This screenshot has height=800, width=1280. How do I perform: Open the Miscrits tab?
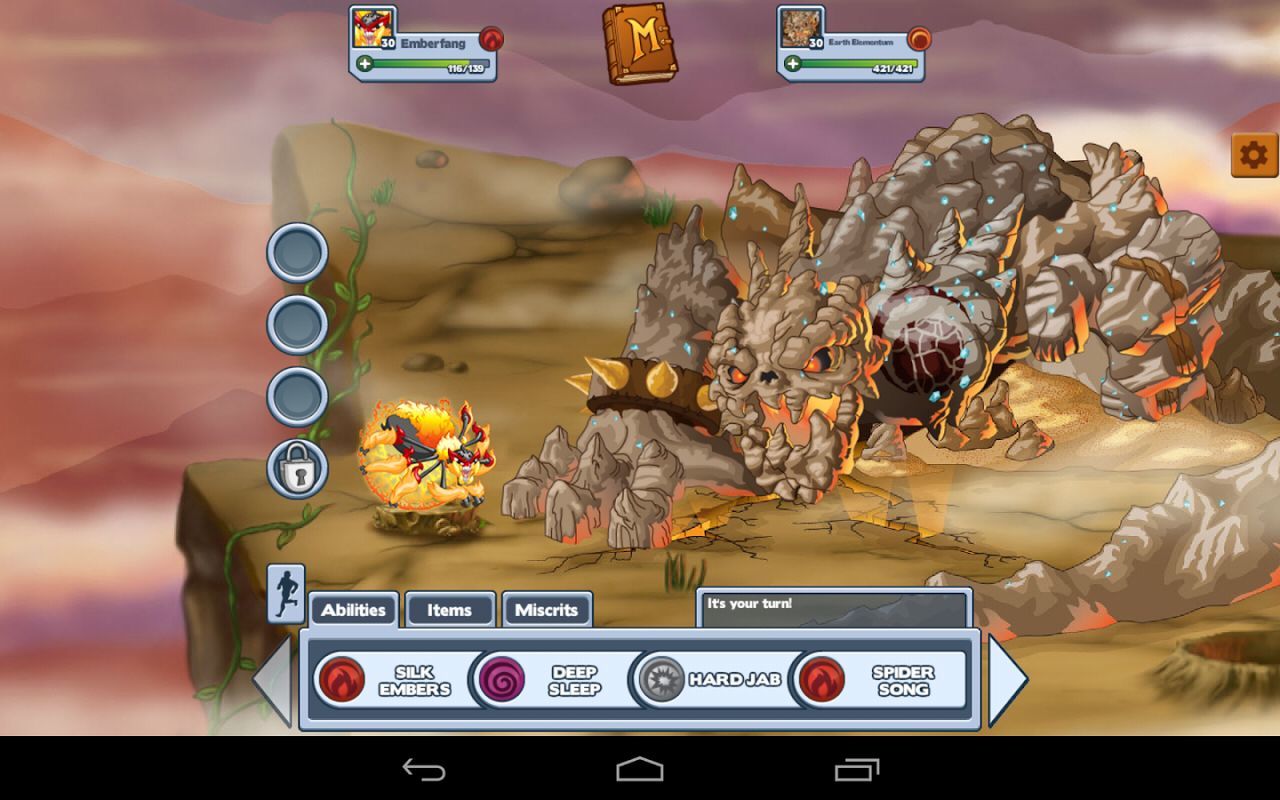548,610
